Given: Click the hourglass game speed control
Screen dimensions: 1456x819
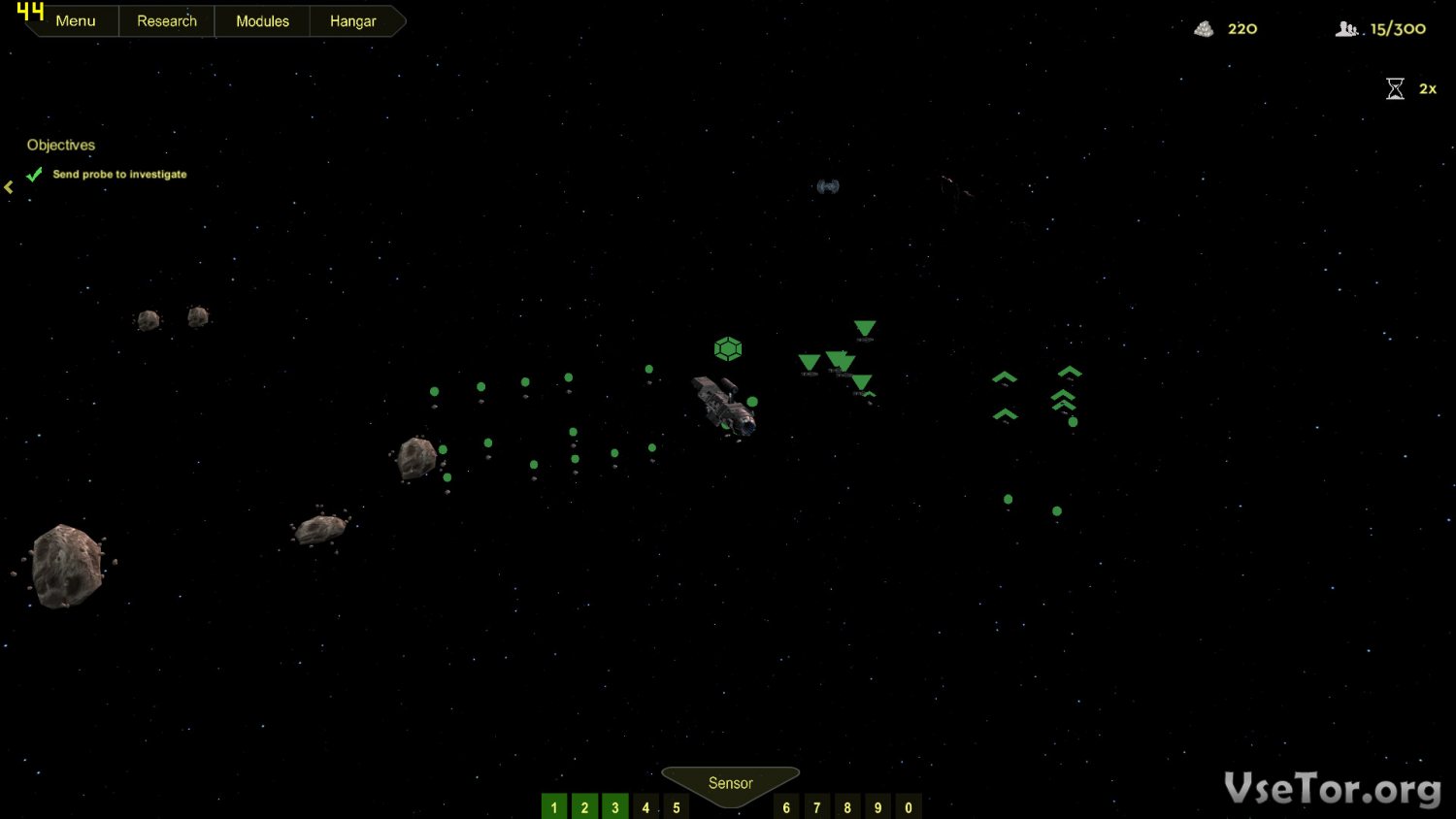Looking at the screenshot, I should pos(1395,89).
